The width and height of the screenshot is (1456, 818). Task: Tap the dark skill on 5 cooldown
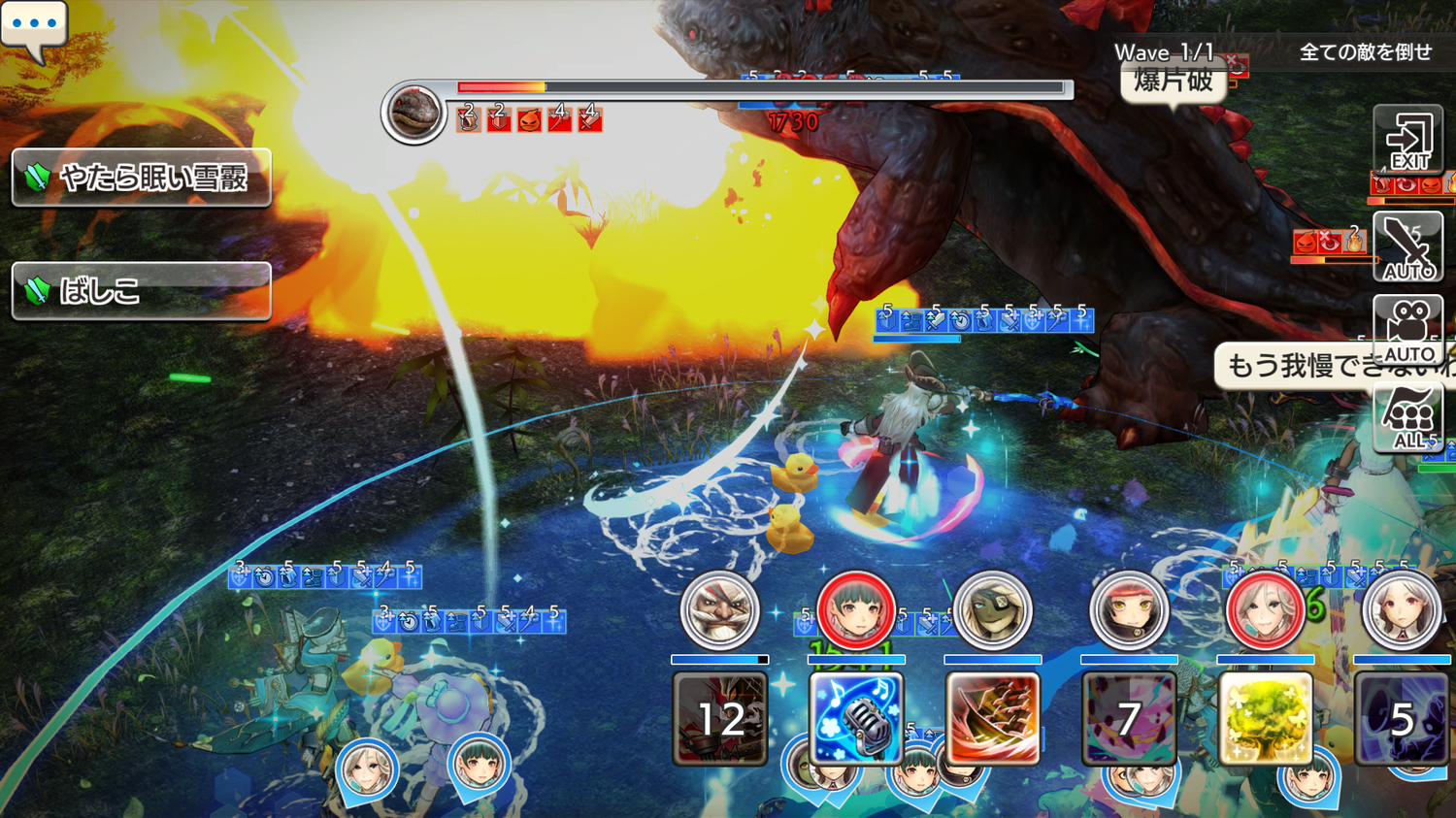pos(1401,719)
